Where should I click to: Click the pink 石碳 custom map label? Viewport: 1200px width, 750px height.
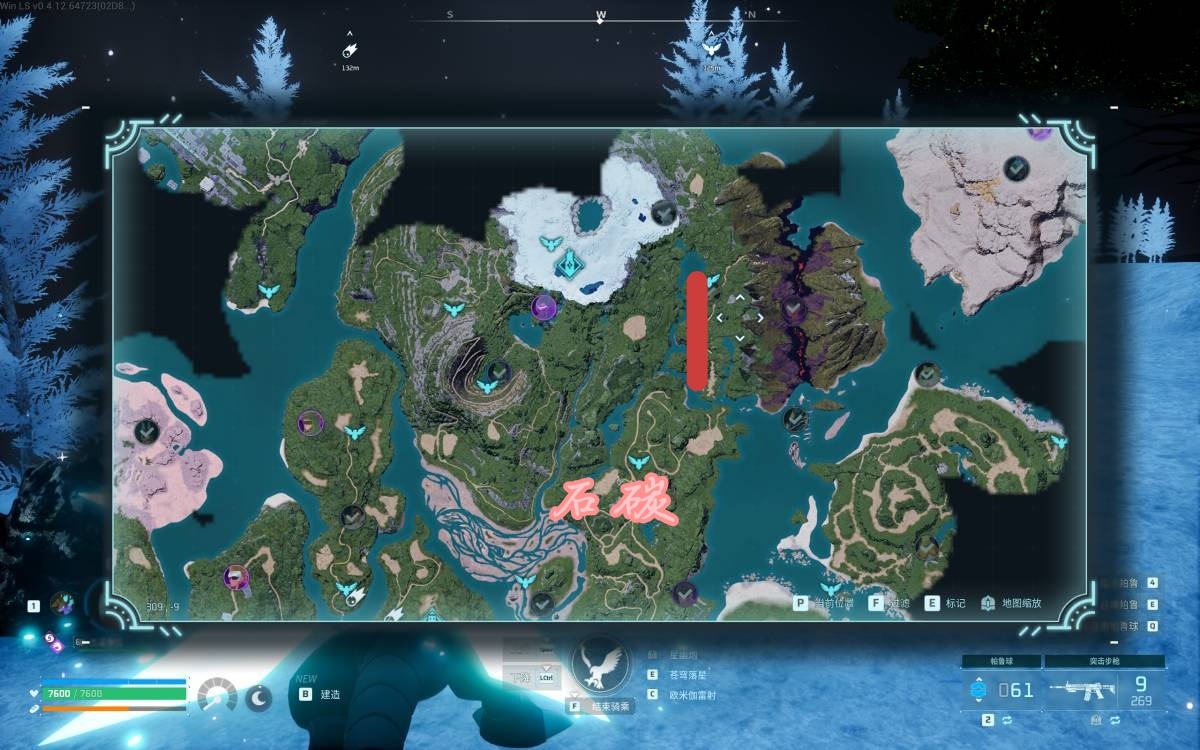click(617, 505)
